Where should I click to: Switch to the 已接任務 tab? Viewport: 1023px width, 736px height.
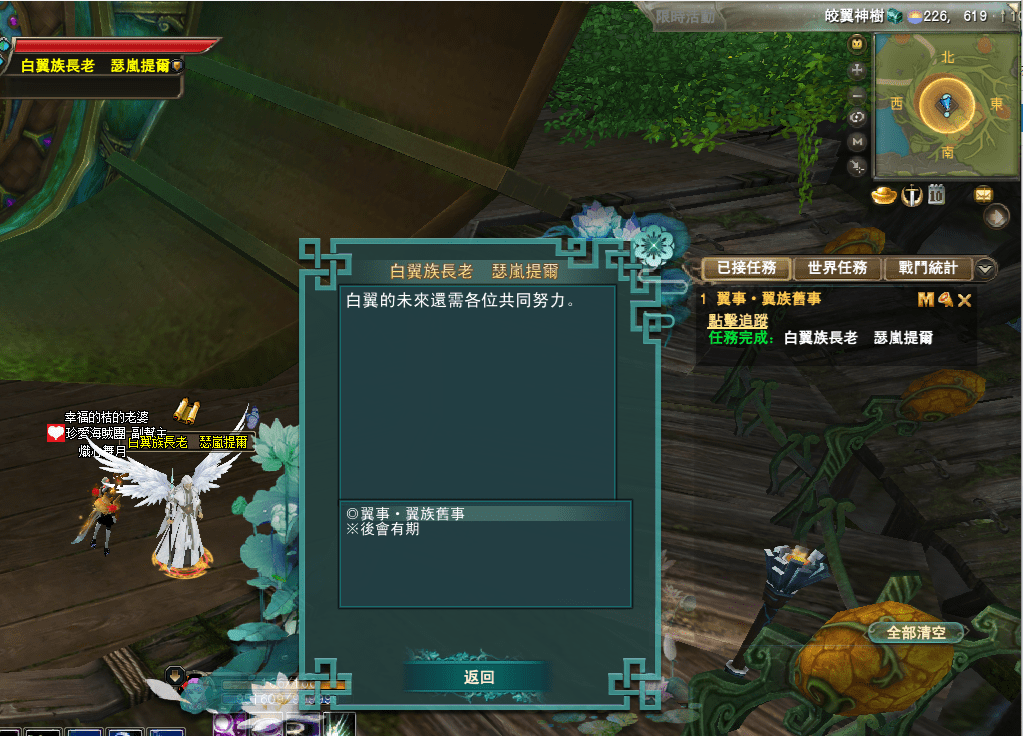pyautogui.click(x=746, y=268)
